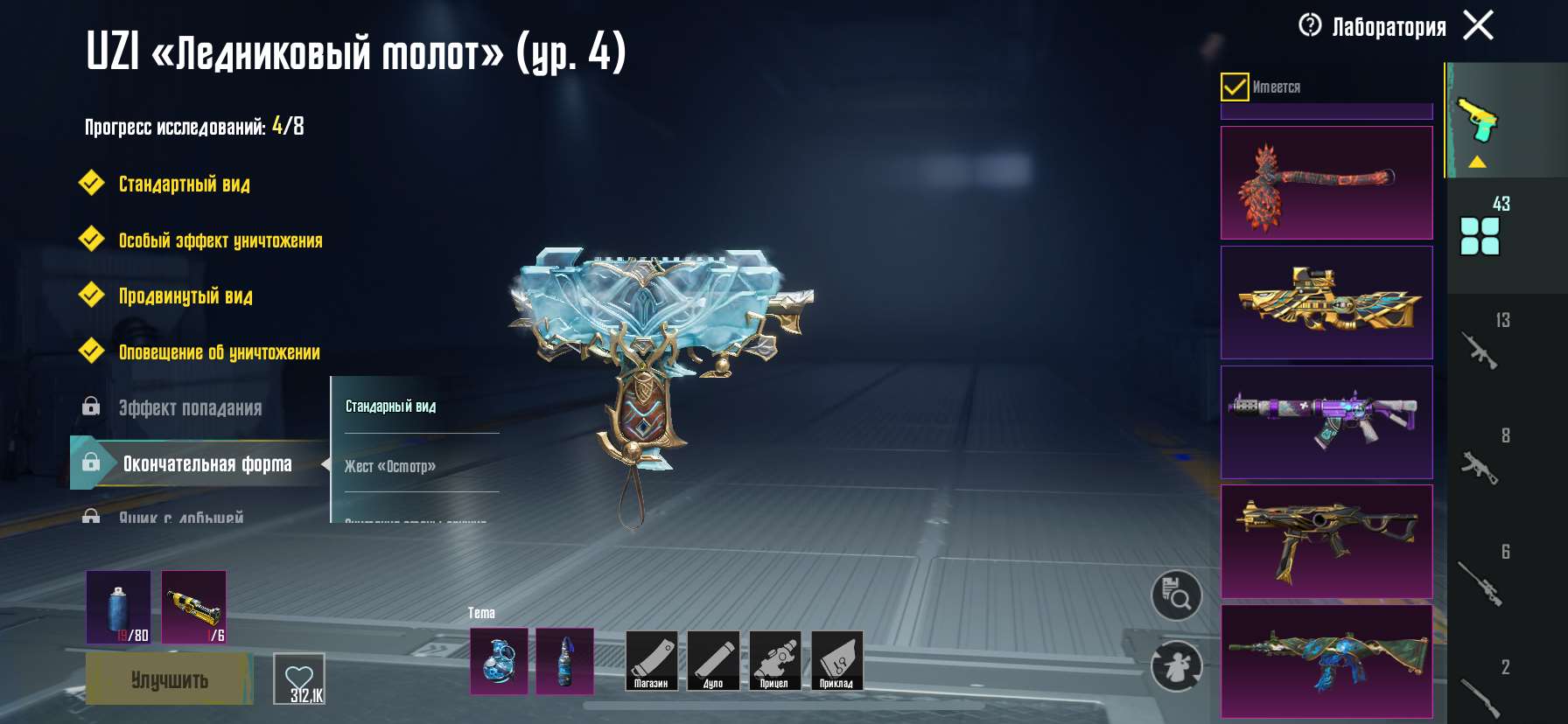Close the Laboratory screen

click(1478, 25)
